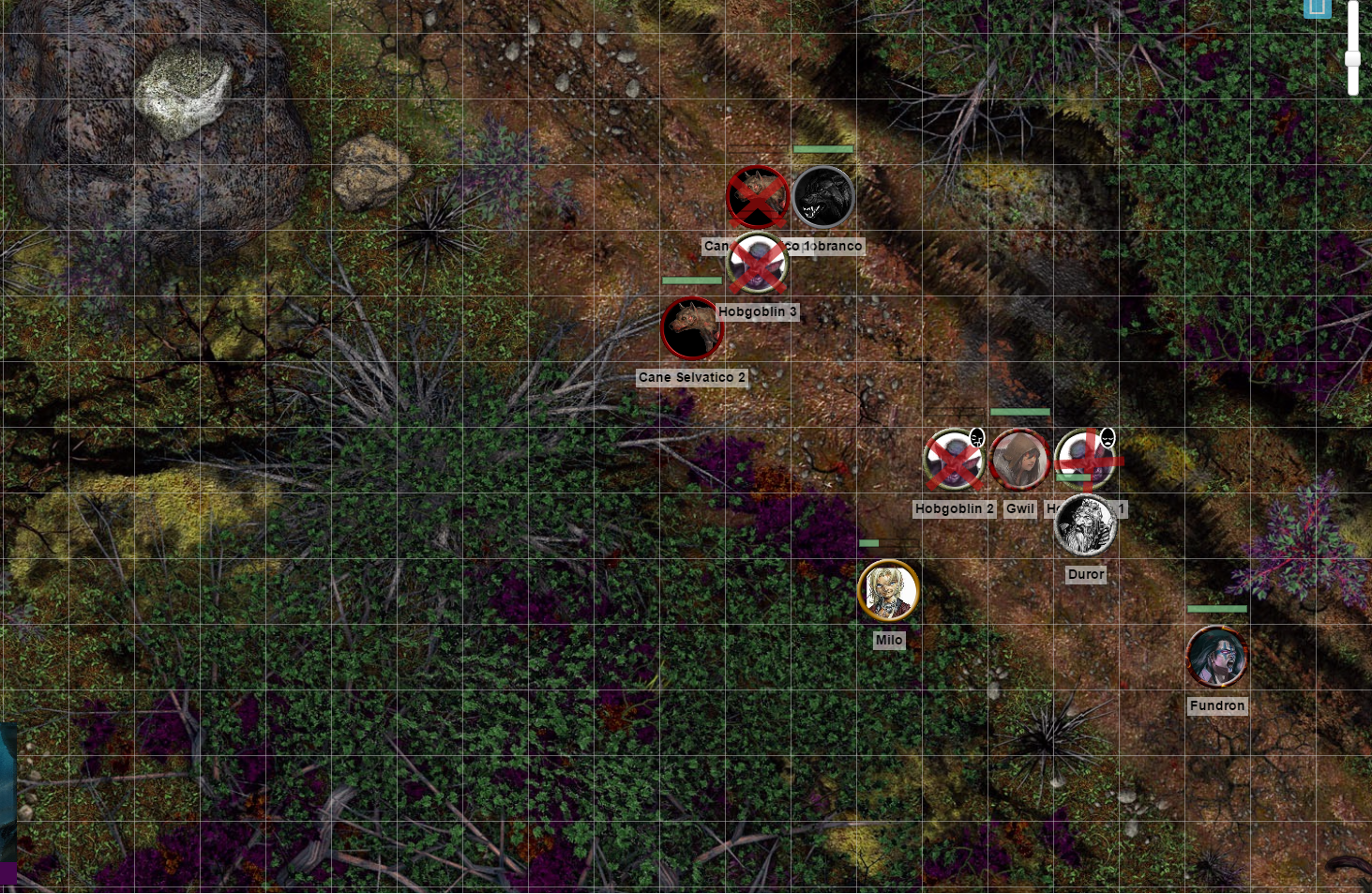Viewport: 1372px width, 894px height.
Task: Select the crossed-out Hobgoblin 2 token
Action: [x=953, y=460]
